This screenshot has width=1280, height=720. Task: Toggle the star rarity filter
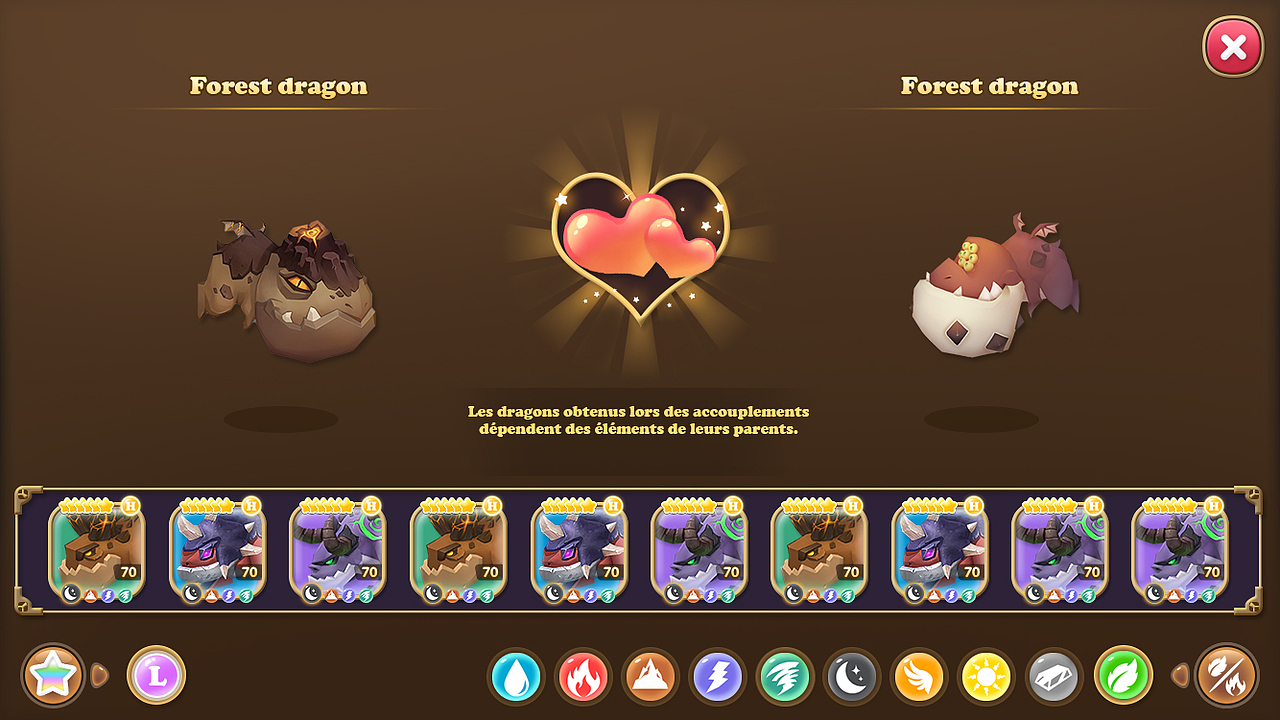click(x=52, y=674)
